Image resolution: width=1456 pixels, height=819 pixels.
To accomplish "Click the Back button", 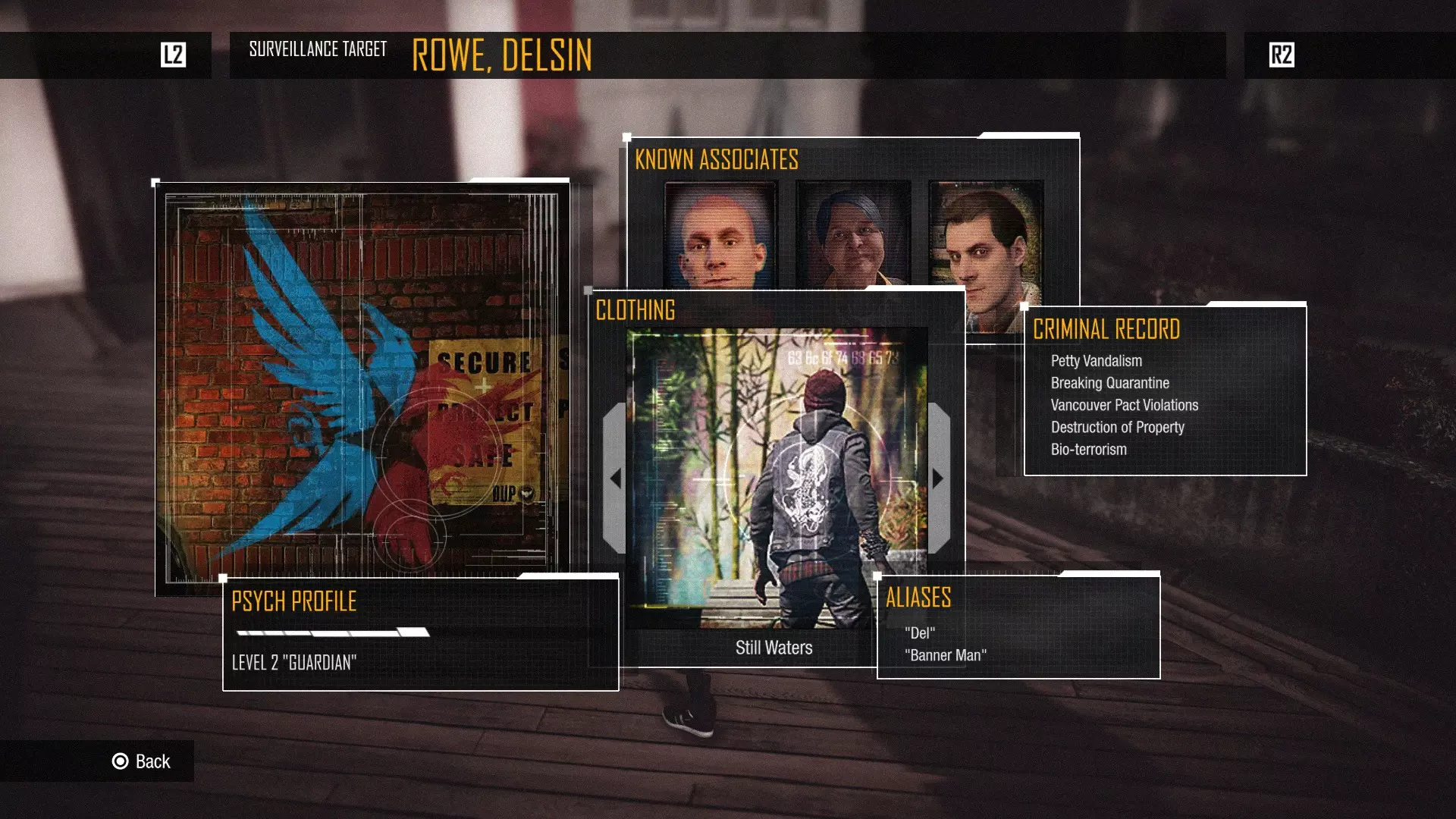I will click(142, 761).
